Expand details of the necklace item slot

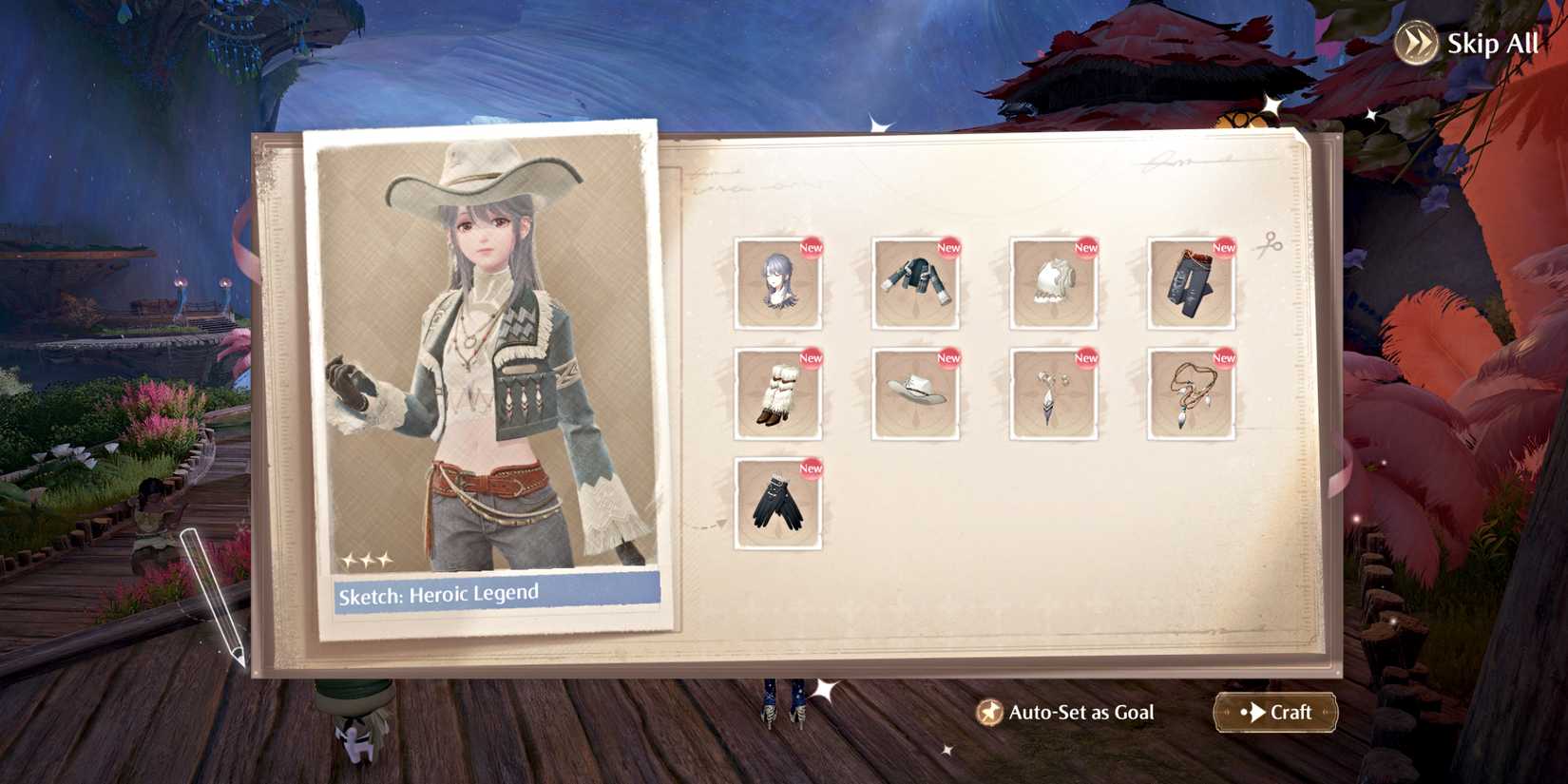point(1190,393)
